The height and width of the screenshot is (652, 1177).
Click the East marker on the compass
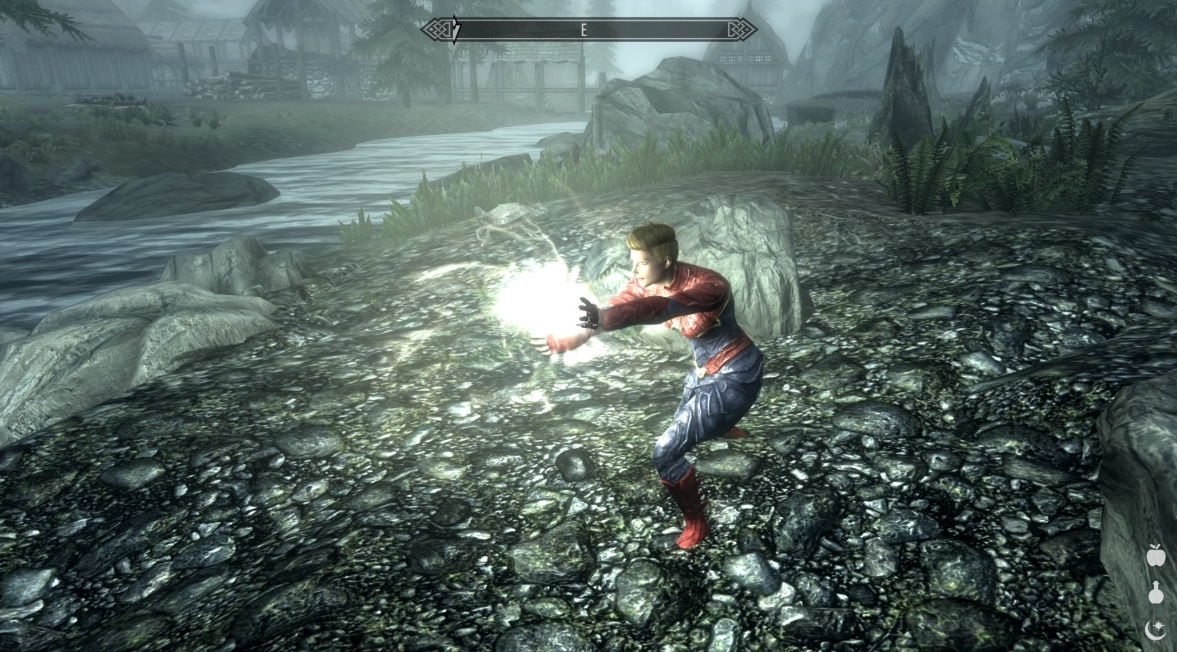pos(583,30)
